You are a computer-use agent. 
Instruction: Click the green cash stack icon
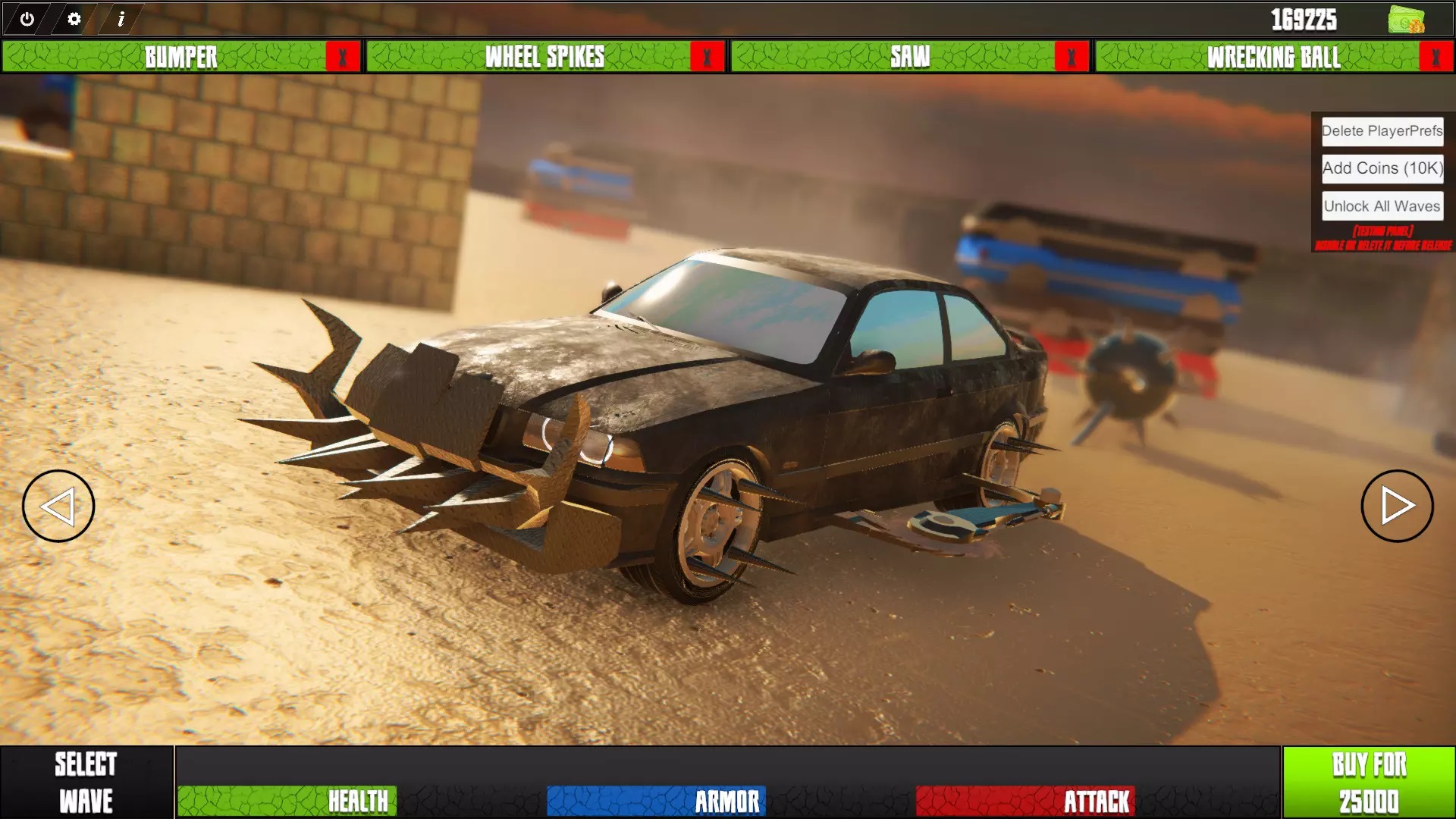pos(1406,20)
